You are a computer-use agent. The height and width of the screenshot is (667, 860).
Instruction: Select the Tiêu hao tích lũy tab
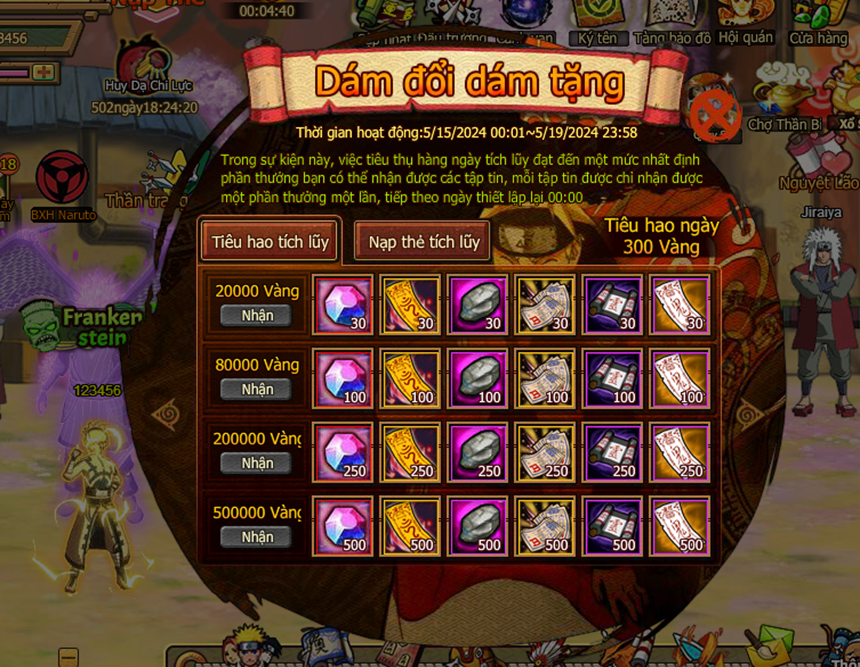[x=269, y=242]
